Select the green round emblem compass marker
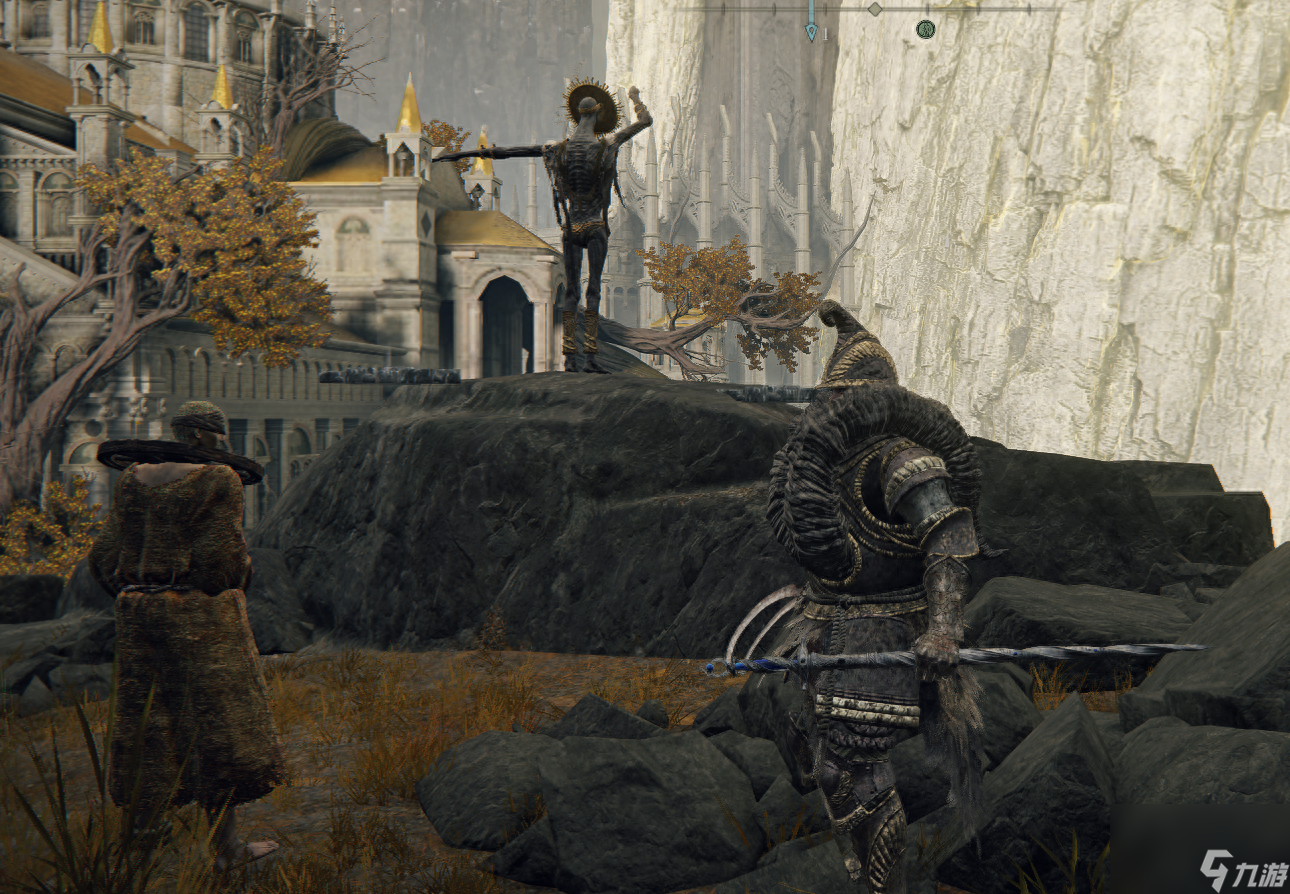Image resolution: width=1290 pixels, height=894 pixels. [x=925, y=29]
